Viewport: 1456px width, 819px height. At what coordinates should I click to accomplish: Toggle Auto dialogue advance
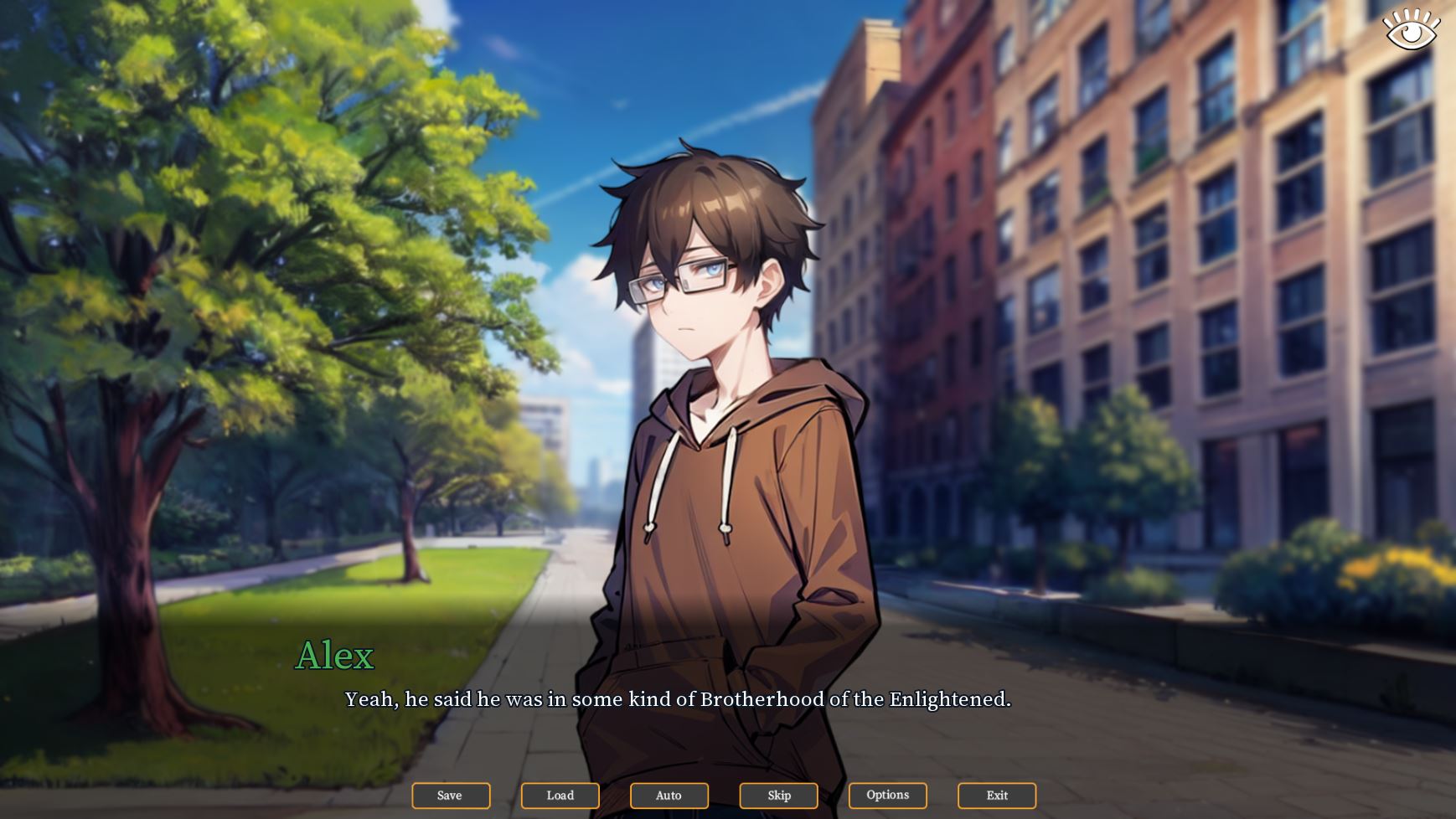pos(669,796)
